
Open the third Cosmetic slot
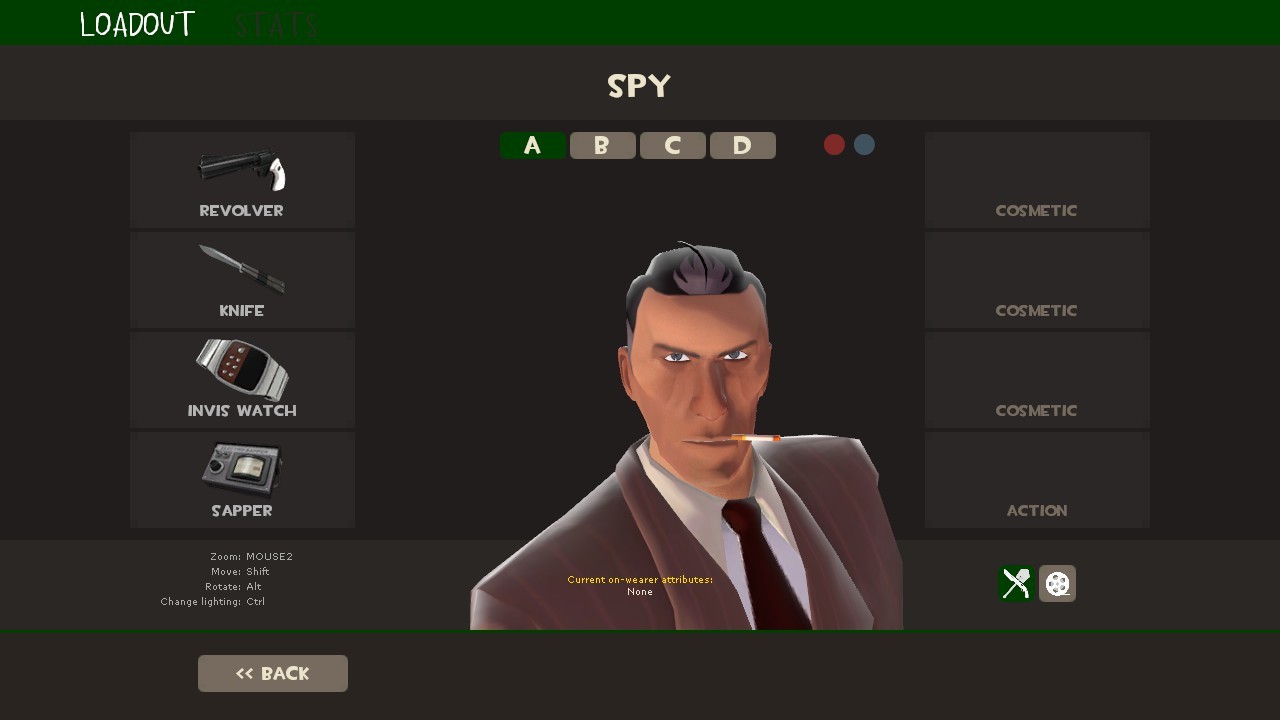pos(1037,380)
